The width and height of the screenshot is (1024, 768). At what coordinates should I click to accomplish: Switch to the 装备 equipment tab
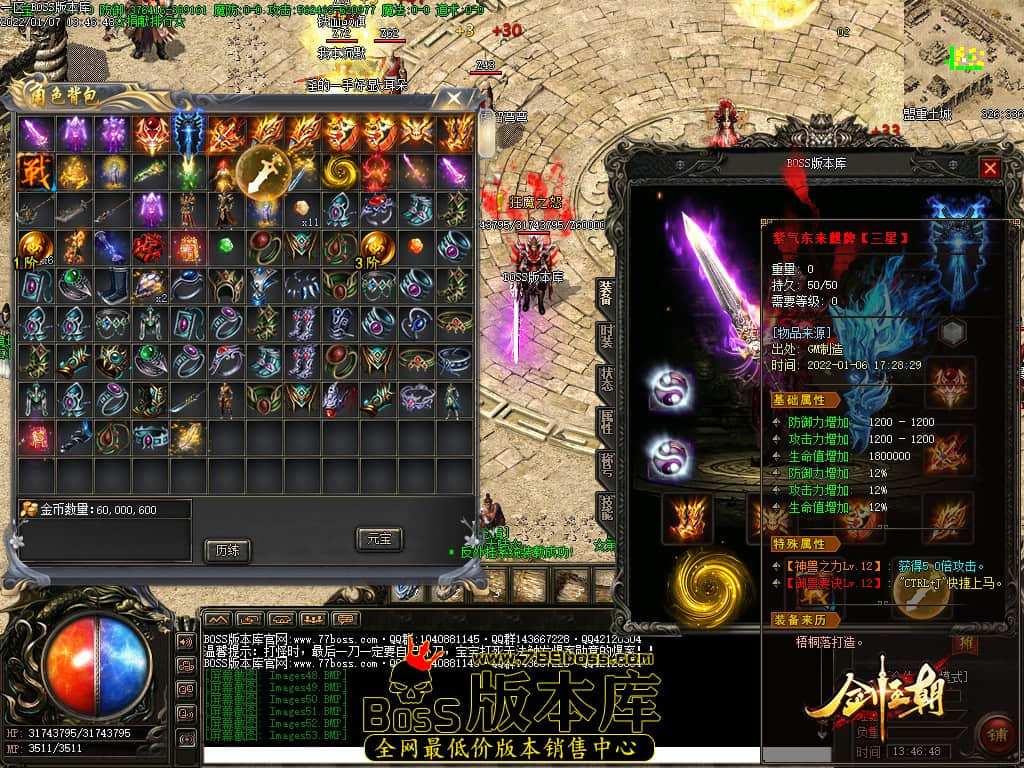click(606, 291)
